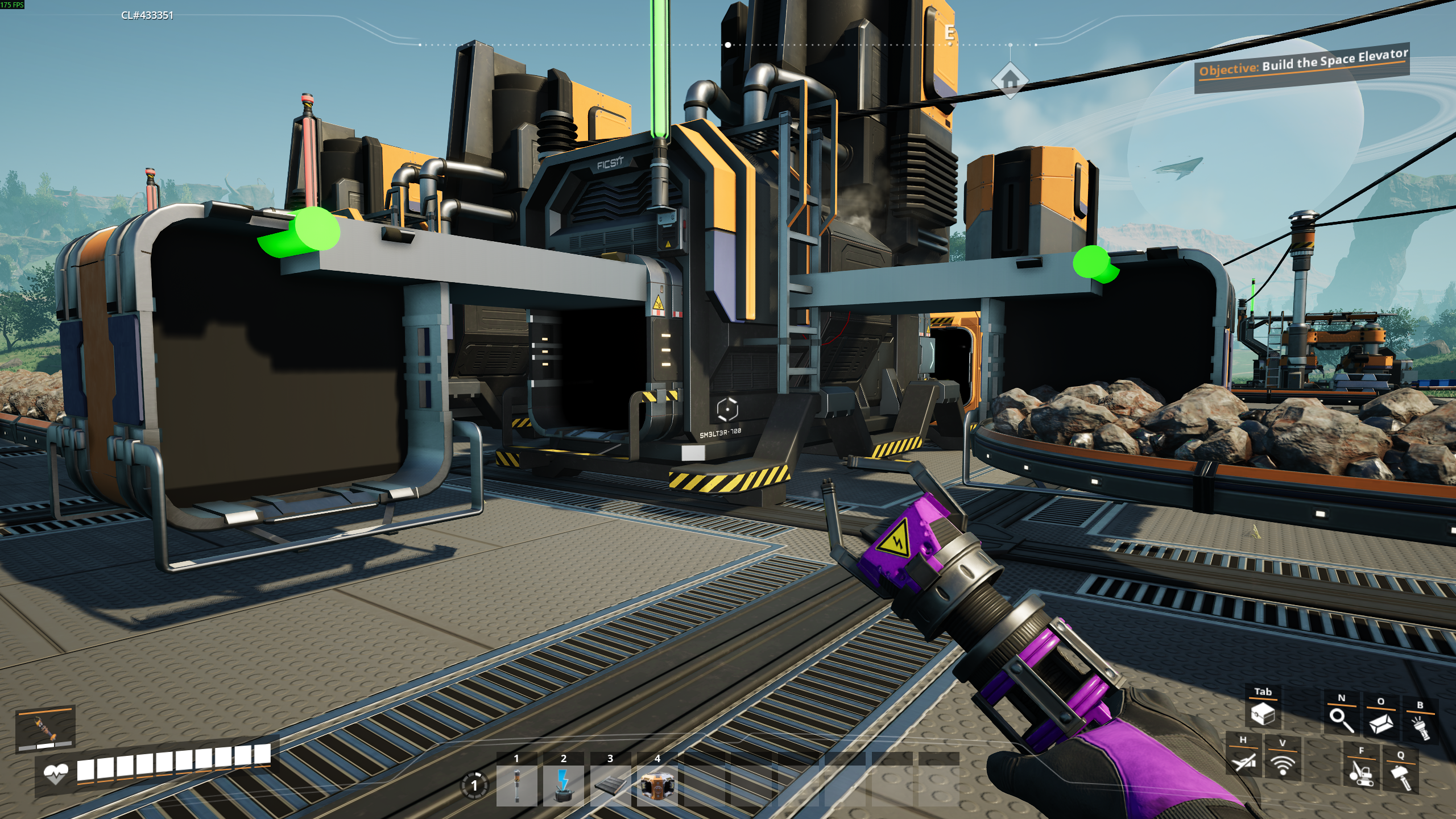Image resolution: width=1456 pixels, height=819 pixels.
Task: Open the inventory chest icon
Action: tap(1263, 713)
